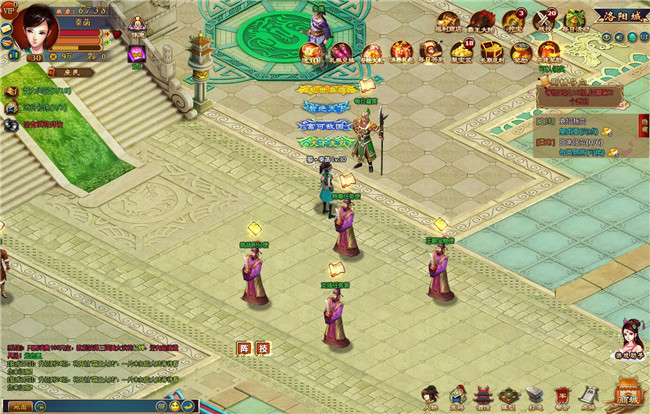The image size is (650, 414).
Task: Open the crossed swords icon with badge 20
Action: (x=544, y=21)
